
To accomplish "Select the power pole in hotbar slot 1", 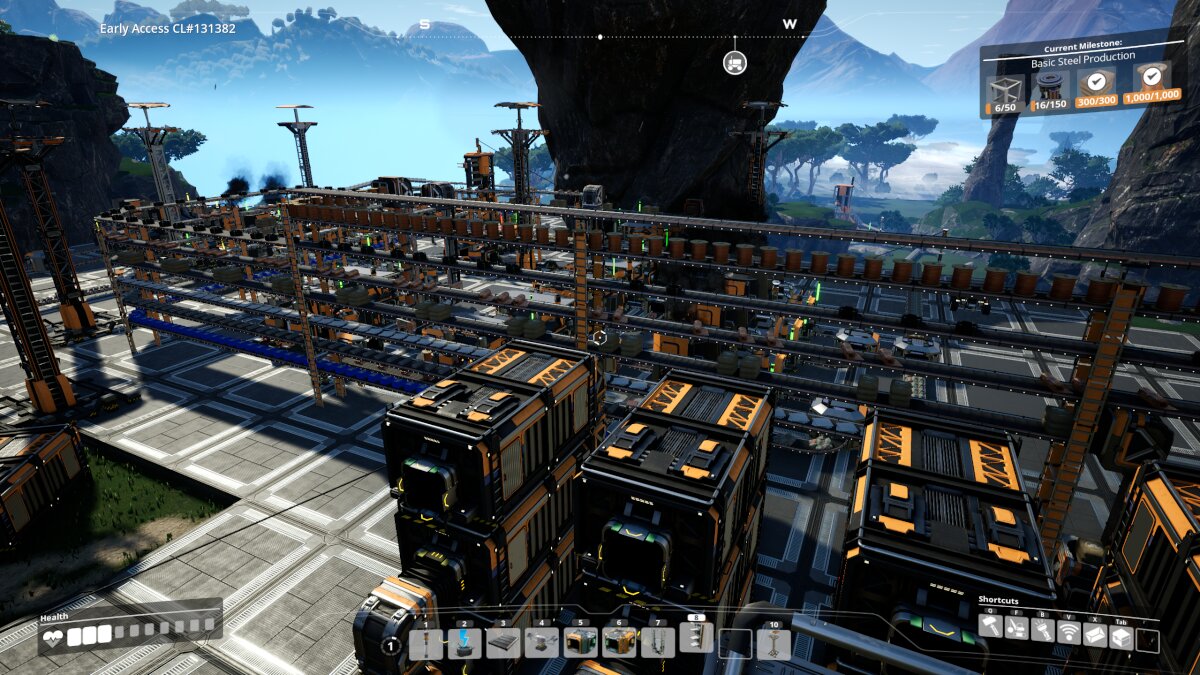I will (426, 643).
